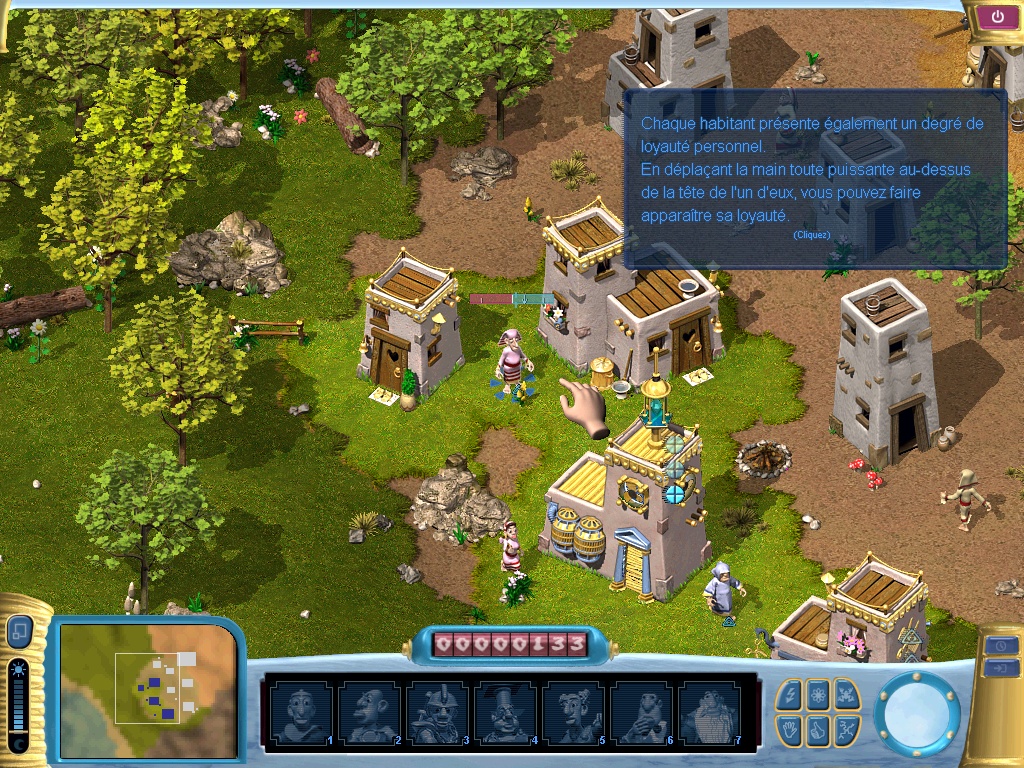Click the minimap village area
Viewport: 1024px width, 768px height.
153,687
